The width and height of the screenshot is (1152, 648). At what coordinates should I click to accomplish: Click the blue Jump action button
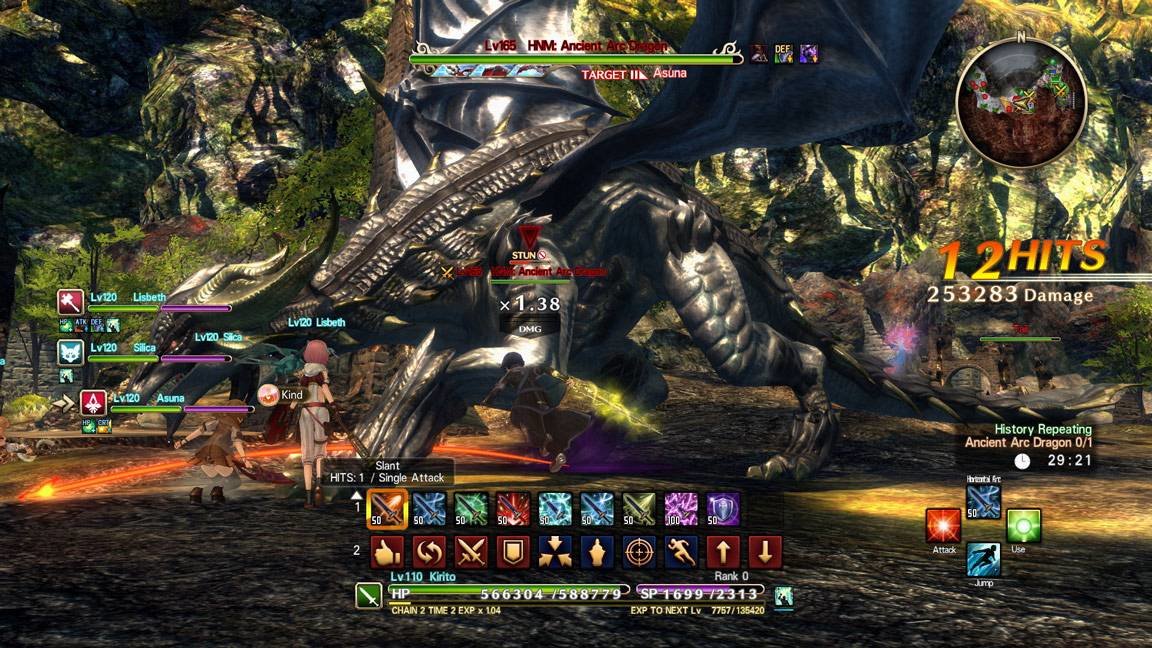[984, 560]
